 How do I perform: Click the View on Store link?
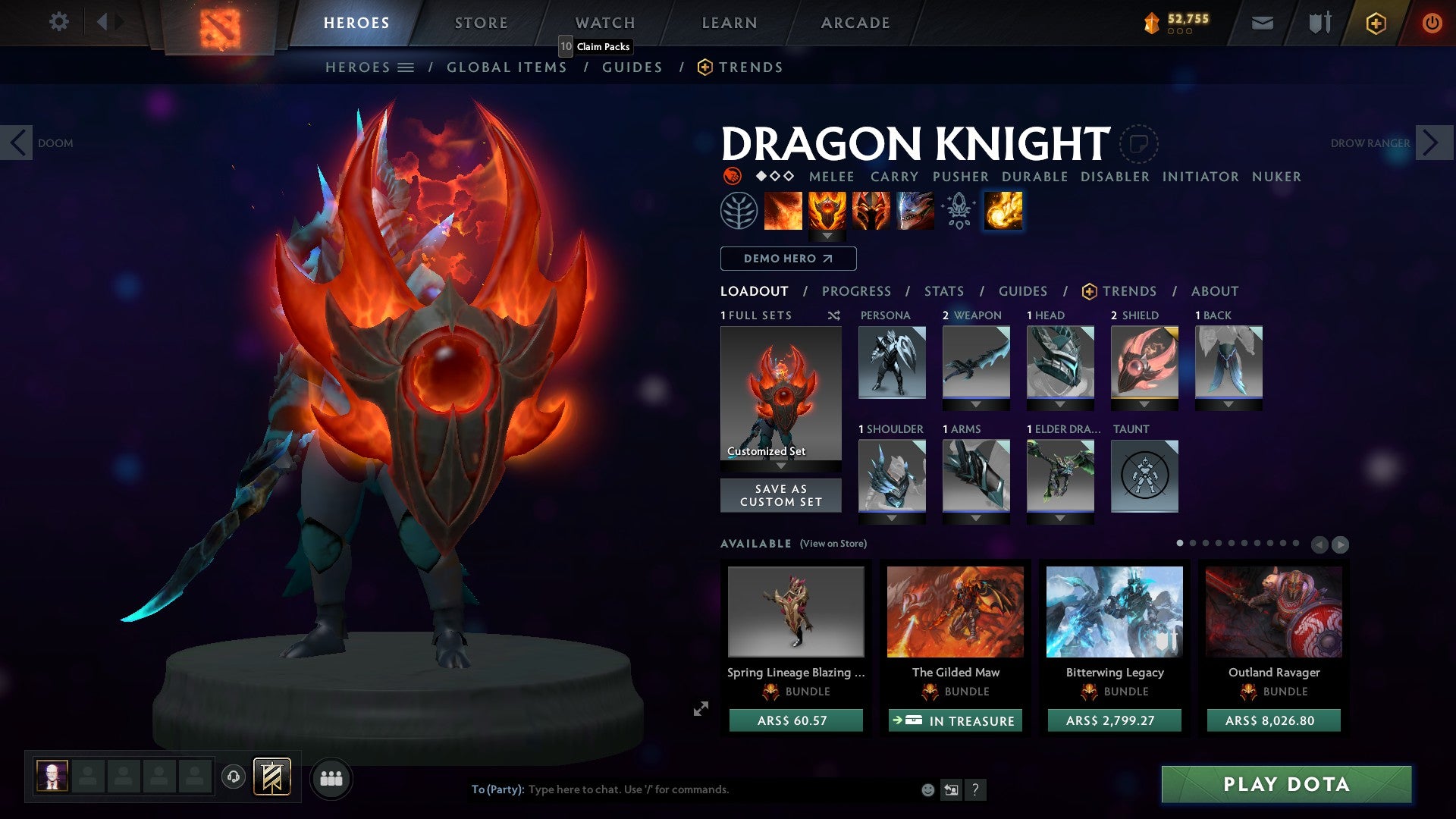click(x=833, y=544)
